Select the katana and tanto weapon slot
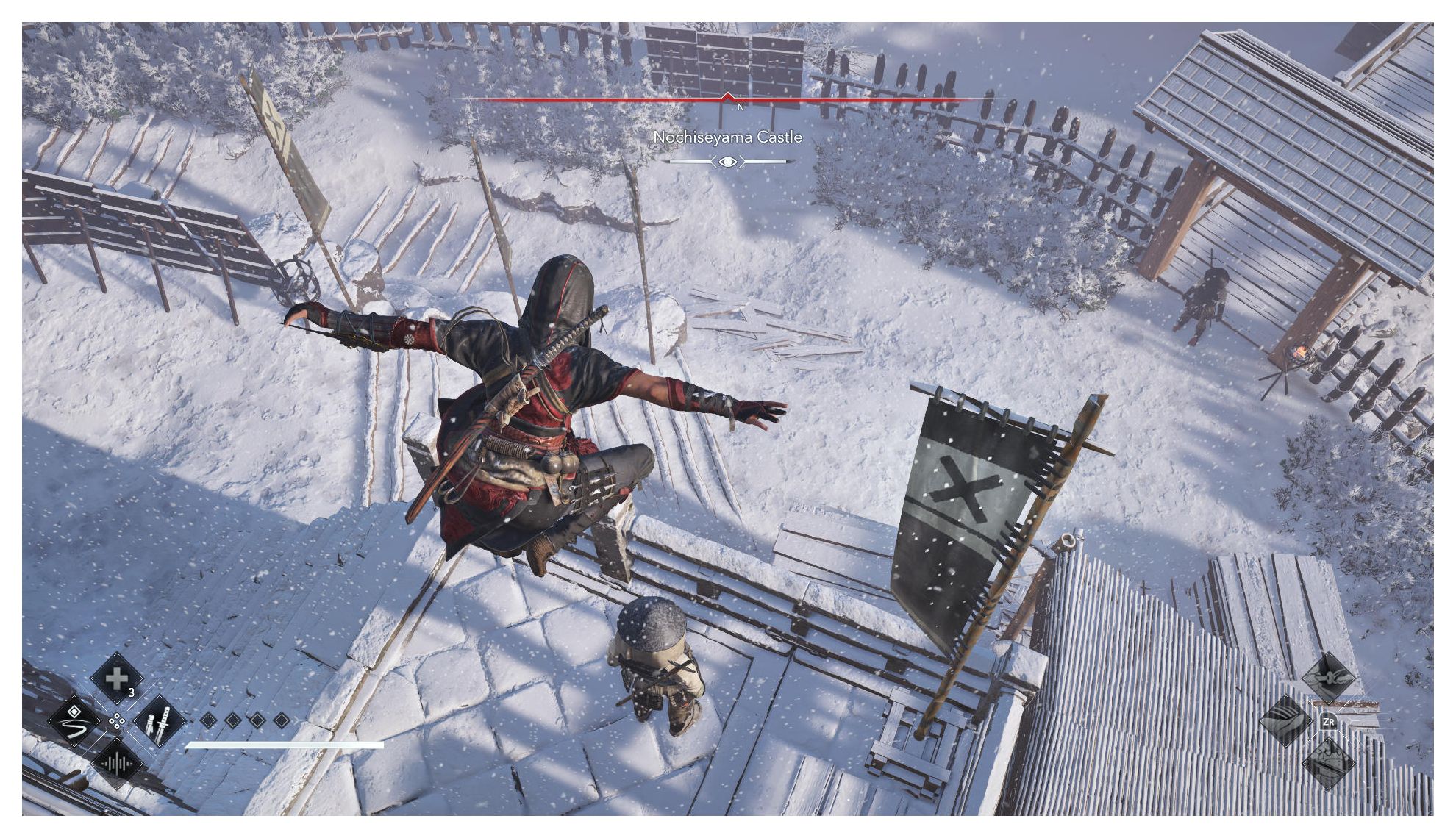Screen dimensions: 1456x838 [159, 721]
